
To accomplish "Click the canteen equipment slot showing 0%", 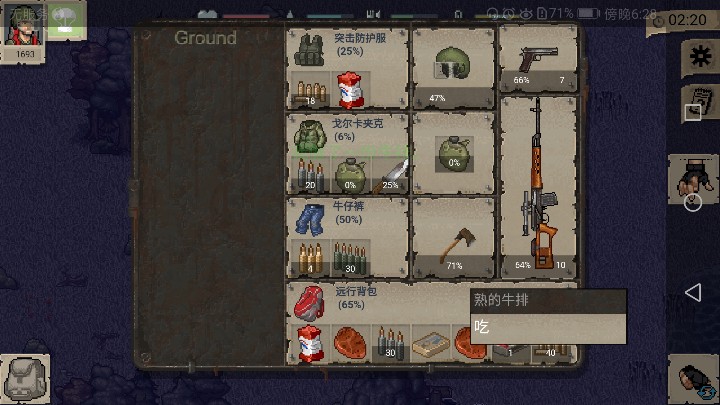I will coord(453,152).
